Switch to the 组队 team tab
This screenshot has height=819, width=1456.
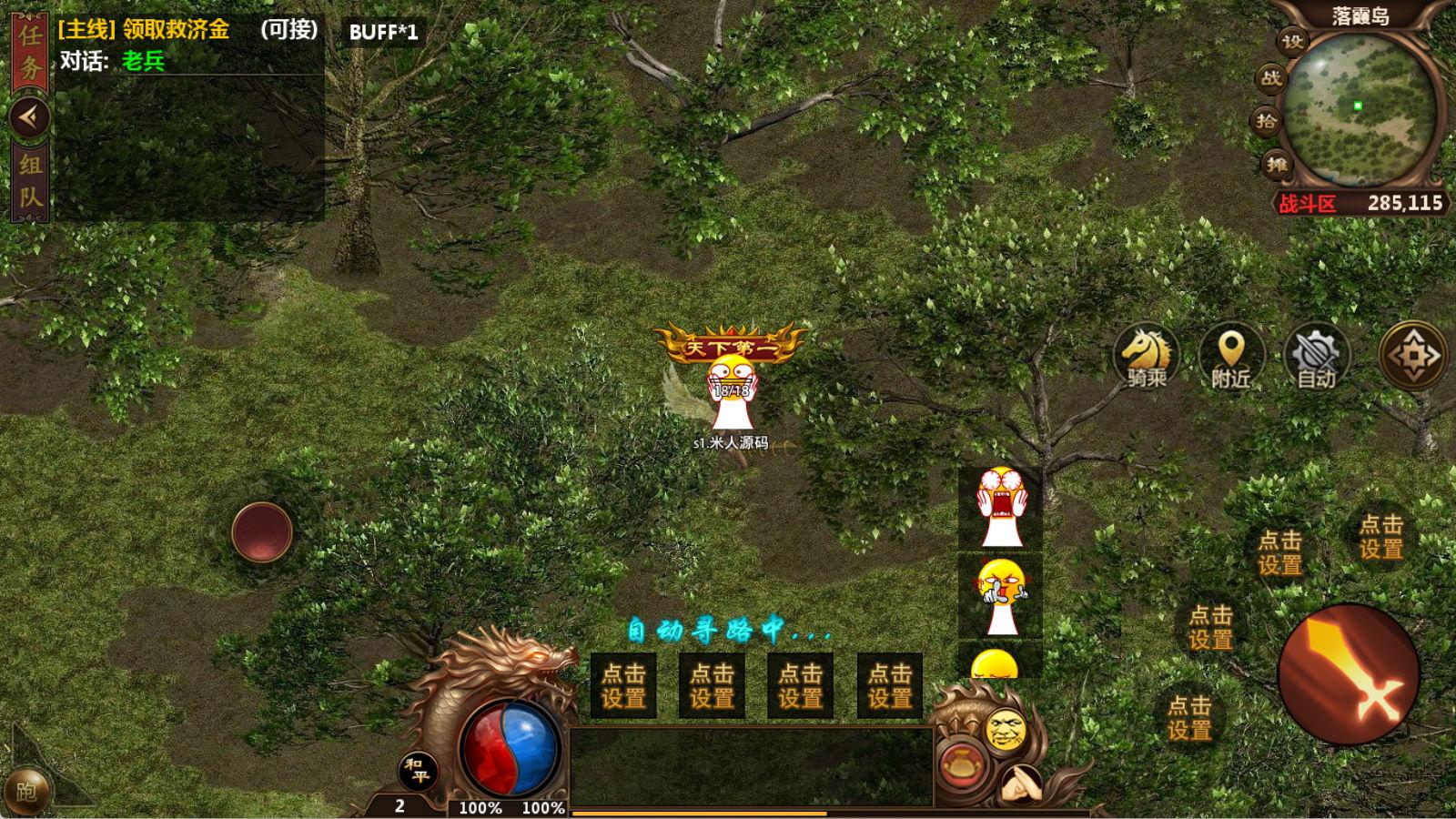tap(30, 179)
